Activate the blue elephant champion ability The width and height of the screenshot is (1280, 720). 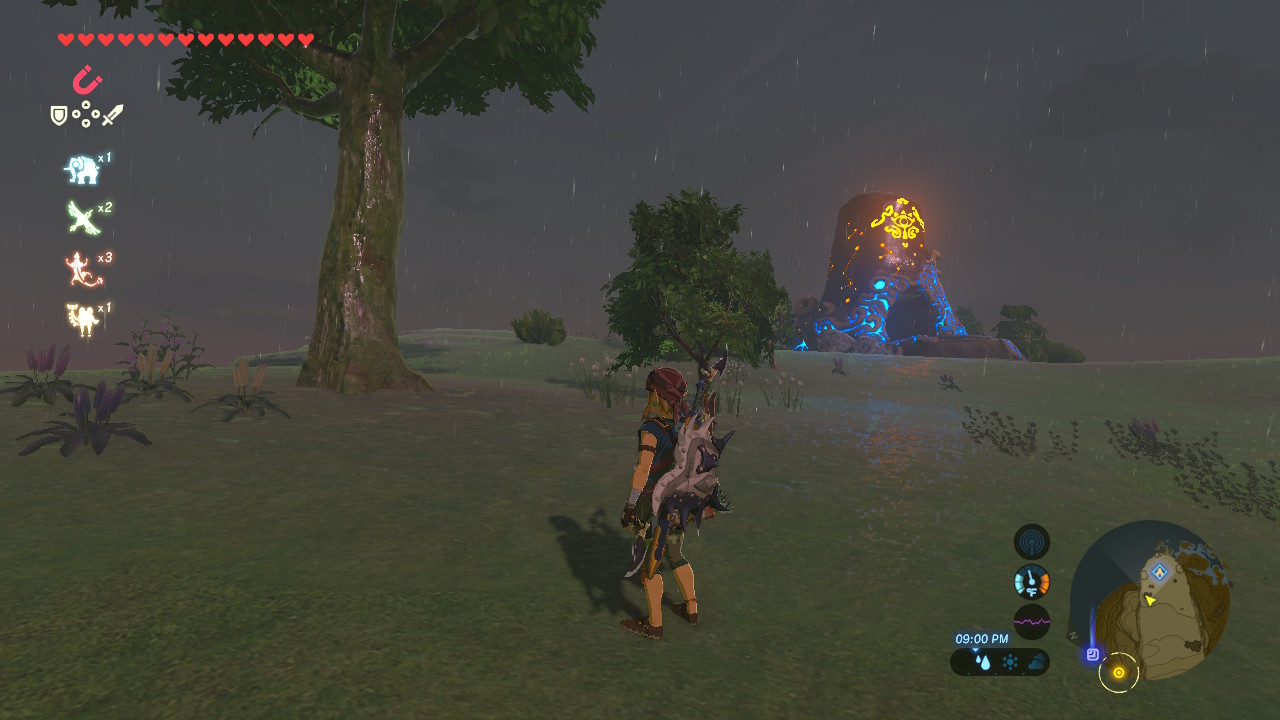pos(82,170)
